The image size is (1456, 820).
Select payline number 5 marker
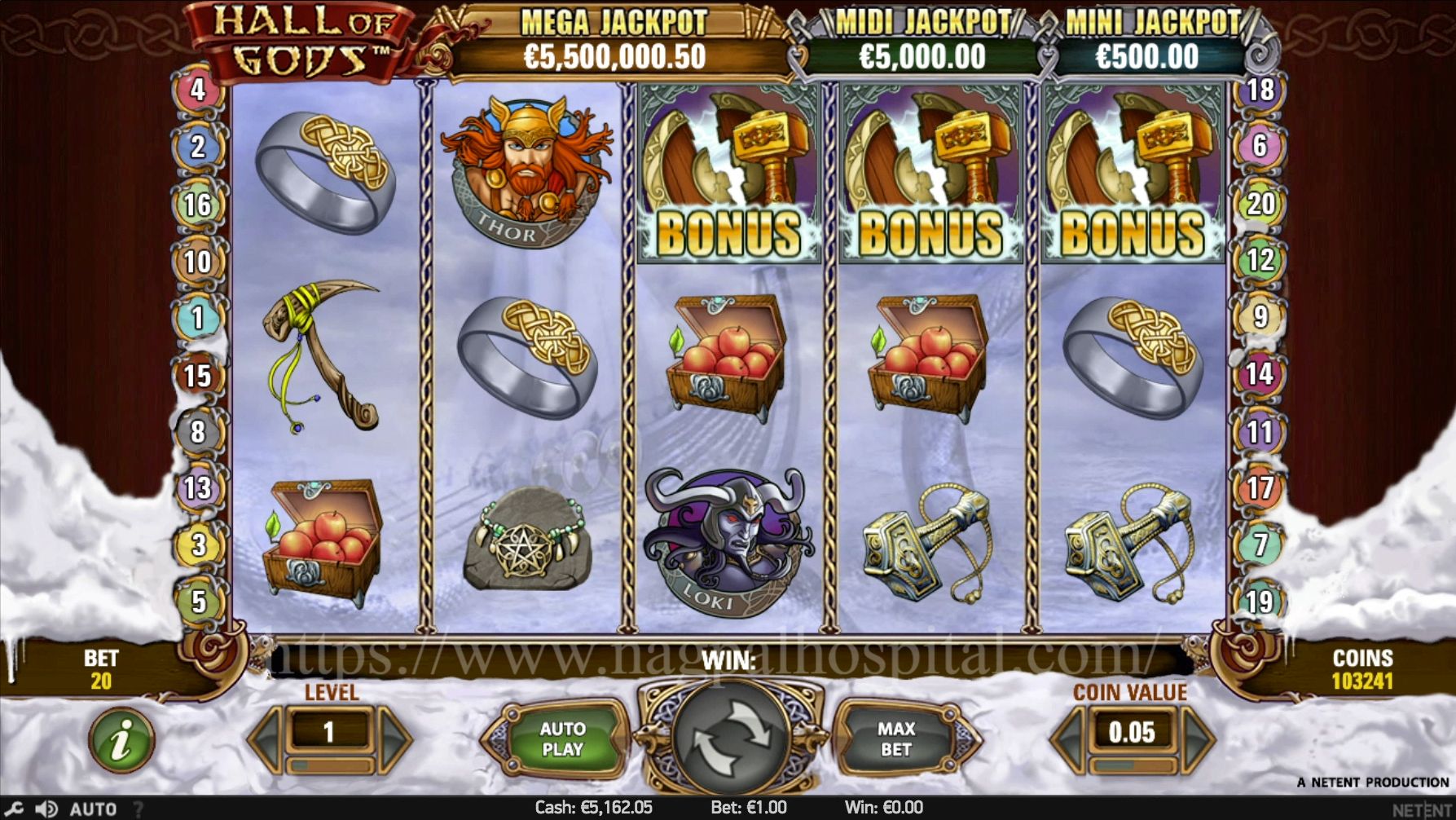pyautogui.click(x=198, y=602)
